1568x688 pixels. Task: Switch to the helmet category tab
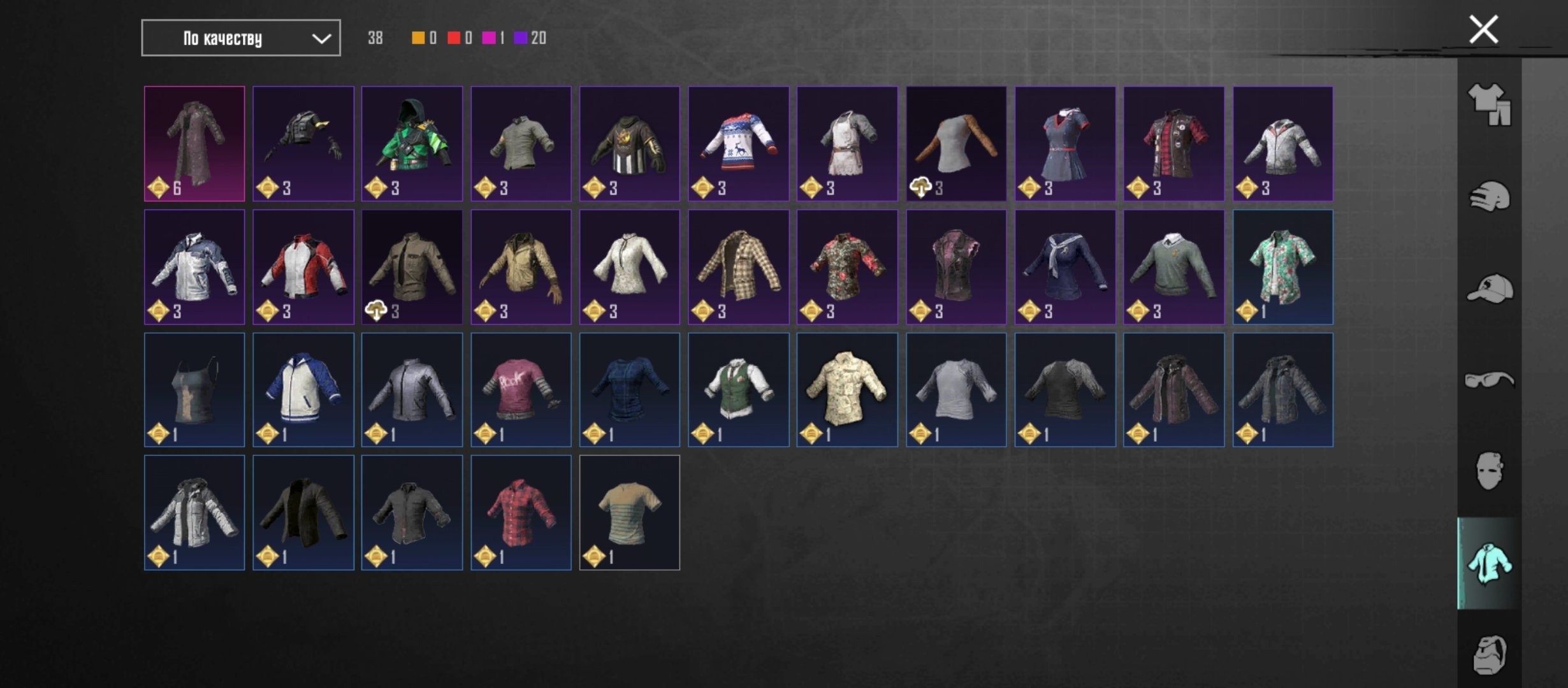1489,196
